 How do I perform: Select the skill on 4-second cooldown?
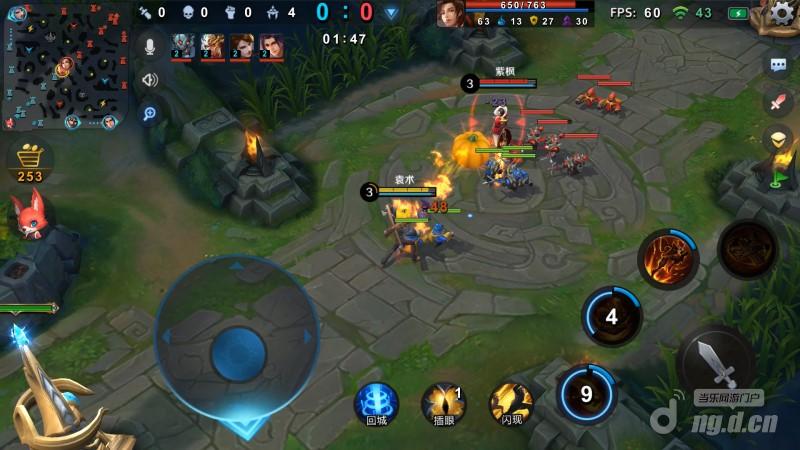[x=611, y=318]
